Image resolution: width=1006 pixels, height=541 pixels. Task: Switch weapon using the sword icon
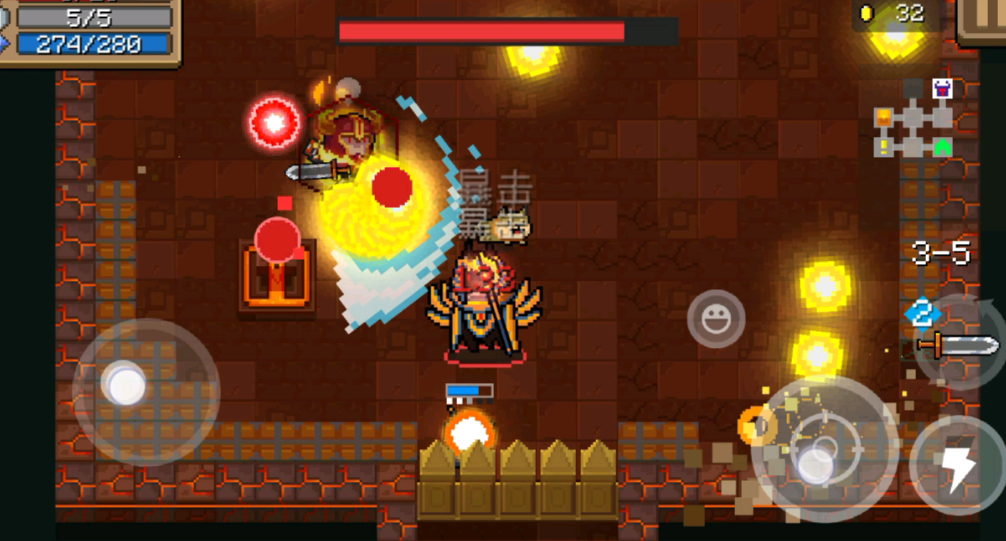click(958, 346)
